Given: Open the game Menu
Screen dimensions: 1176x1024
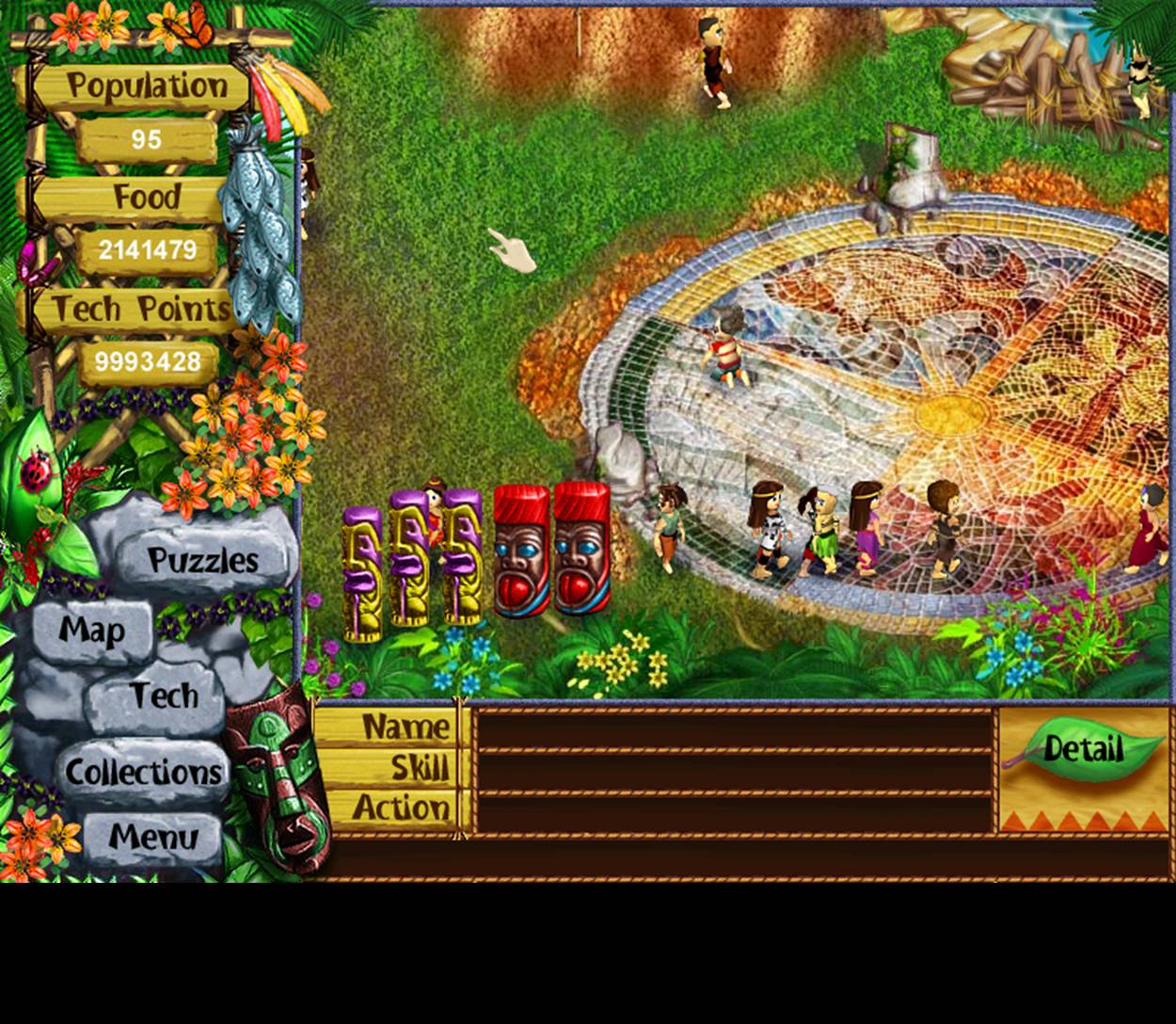Looking at the screenshot, I should 152,837.
